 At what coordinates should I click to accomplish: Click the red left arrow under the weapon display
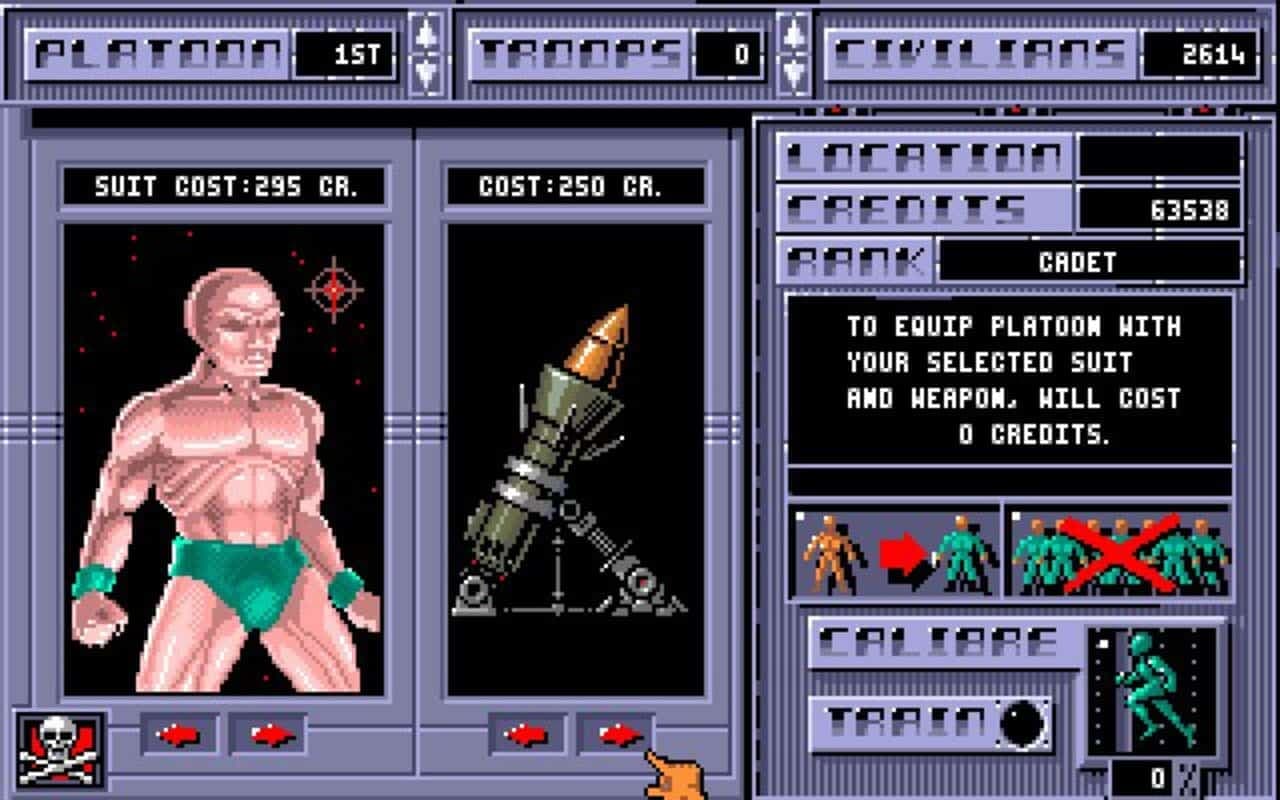(x=525, y=731)
